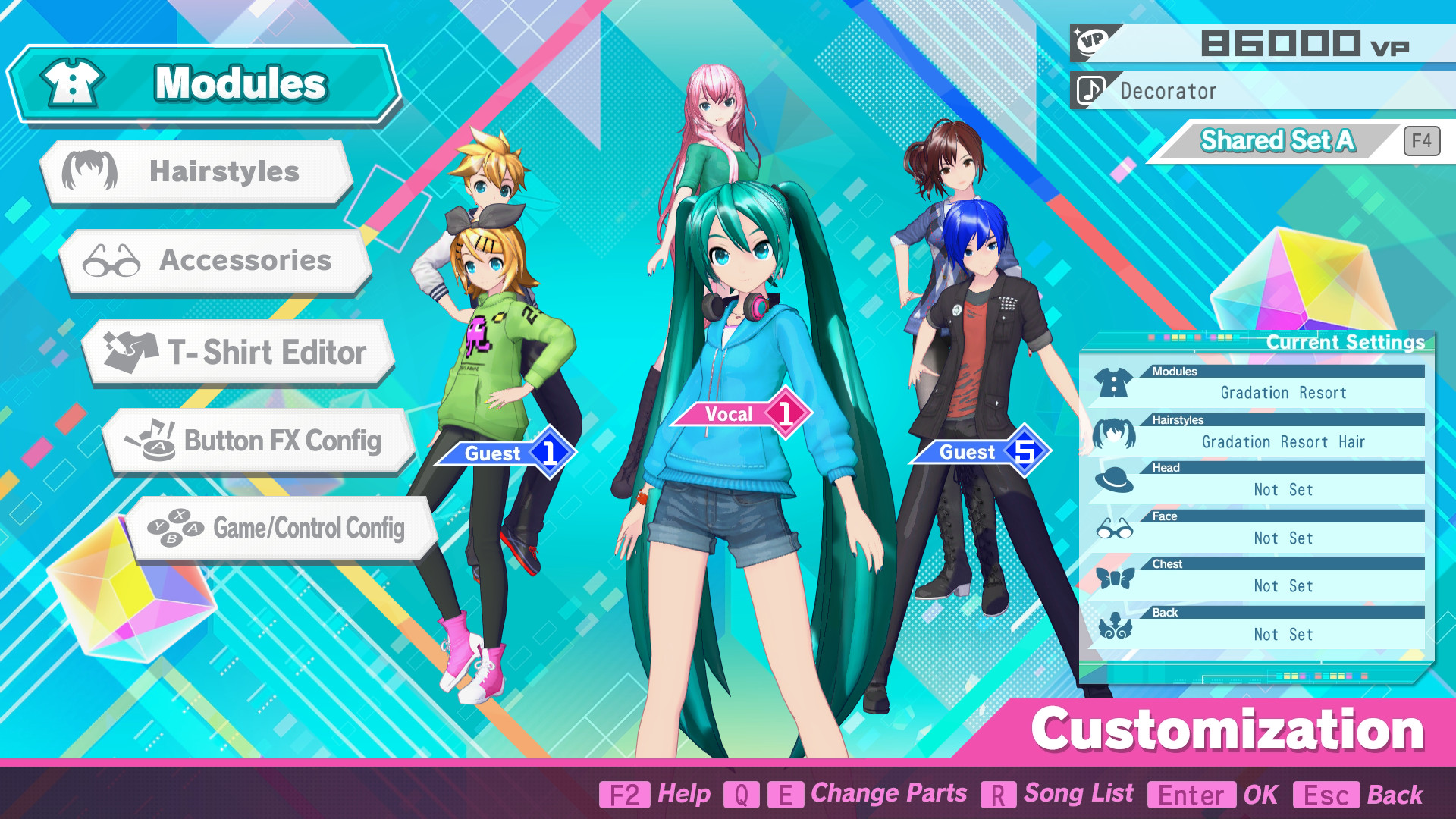Switch to Shared Set A
Viewport: 1456px width, 819px height.
coord(1278,140)
